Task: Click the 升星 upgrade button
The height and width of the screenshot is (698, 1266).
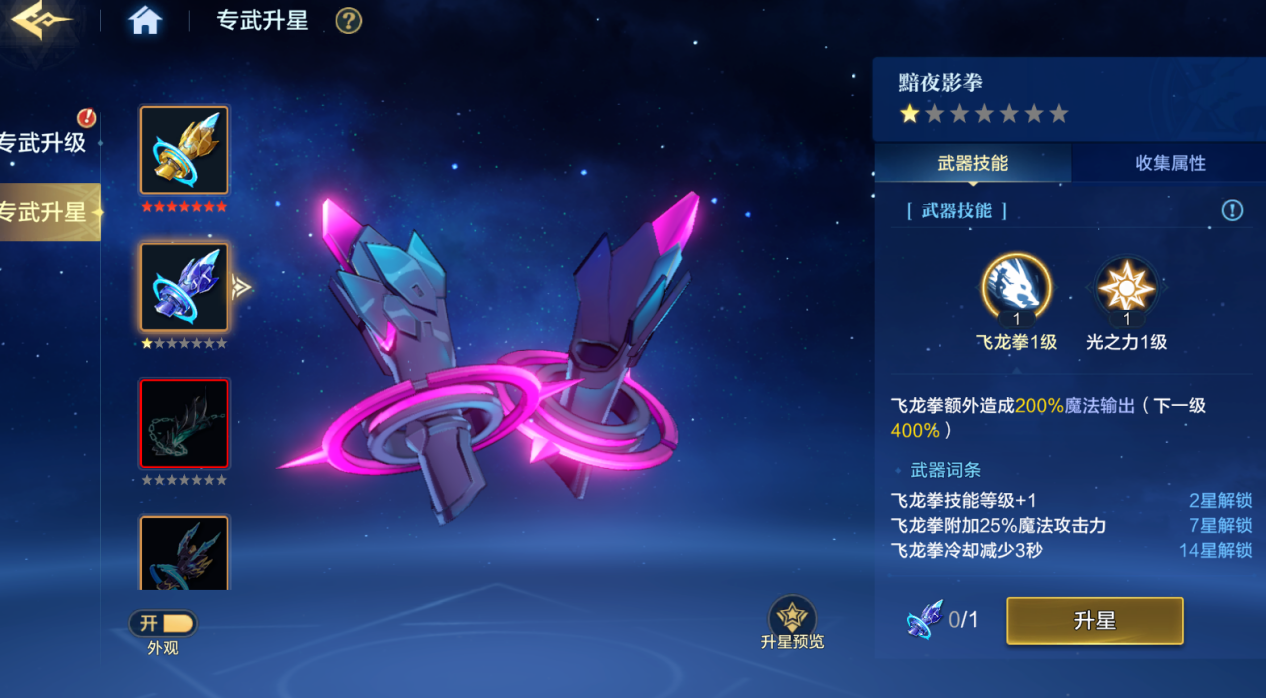Action: (1094, 621)
